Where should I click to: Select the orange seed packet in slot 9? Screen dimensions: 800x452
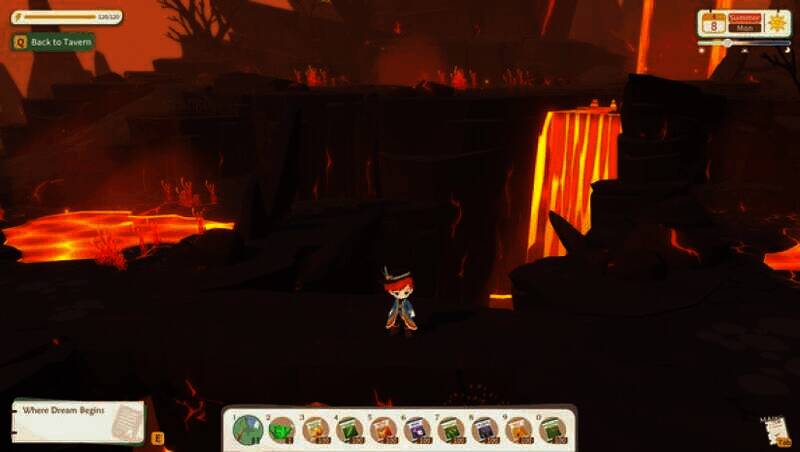(519, 430)
